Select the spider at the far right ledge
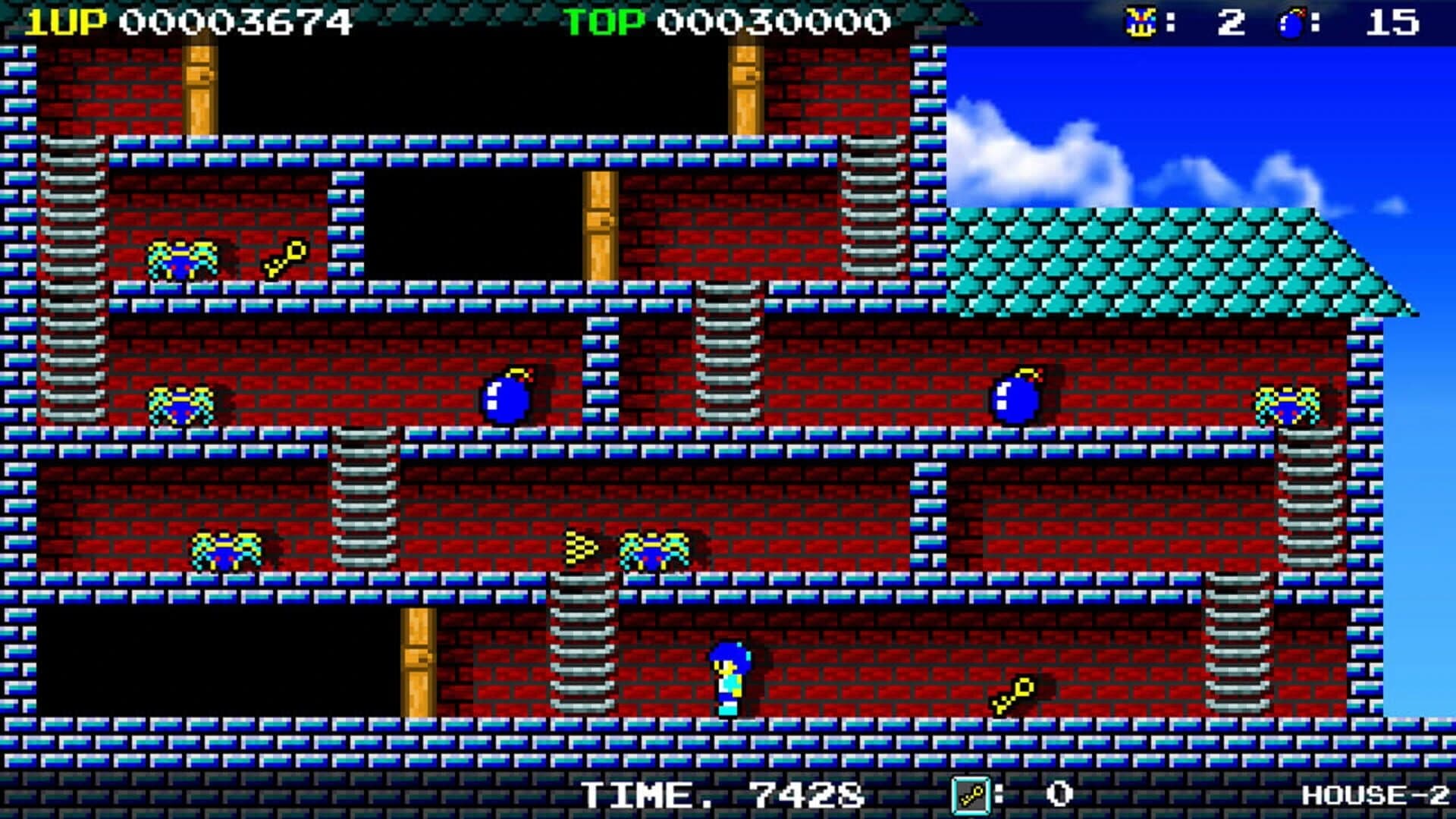The width and height of the screenshot is (1456, 819). (x=1289, y=406)
